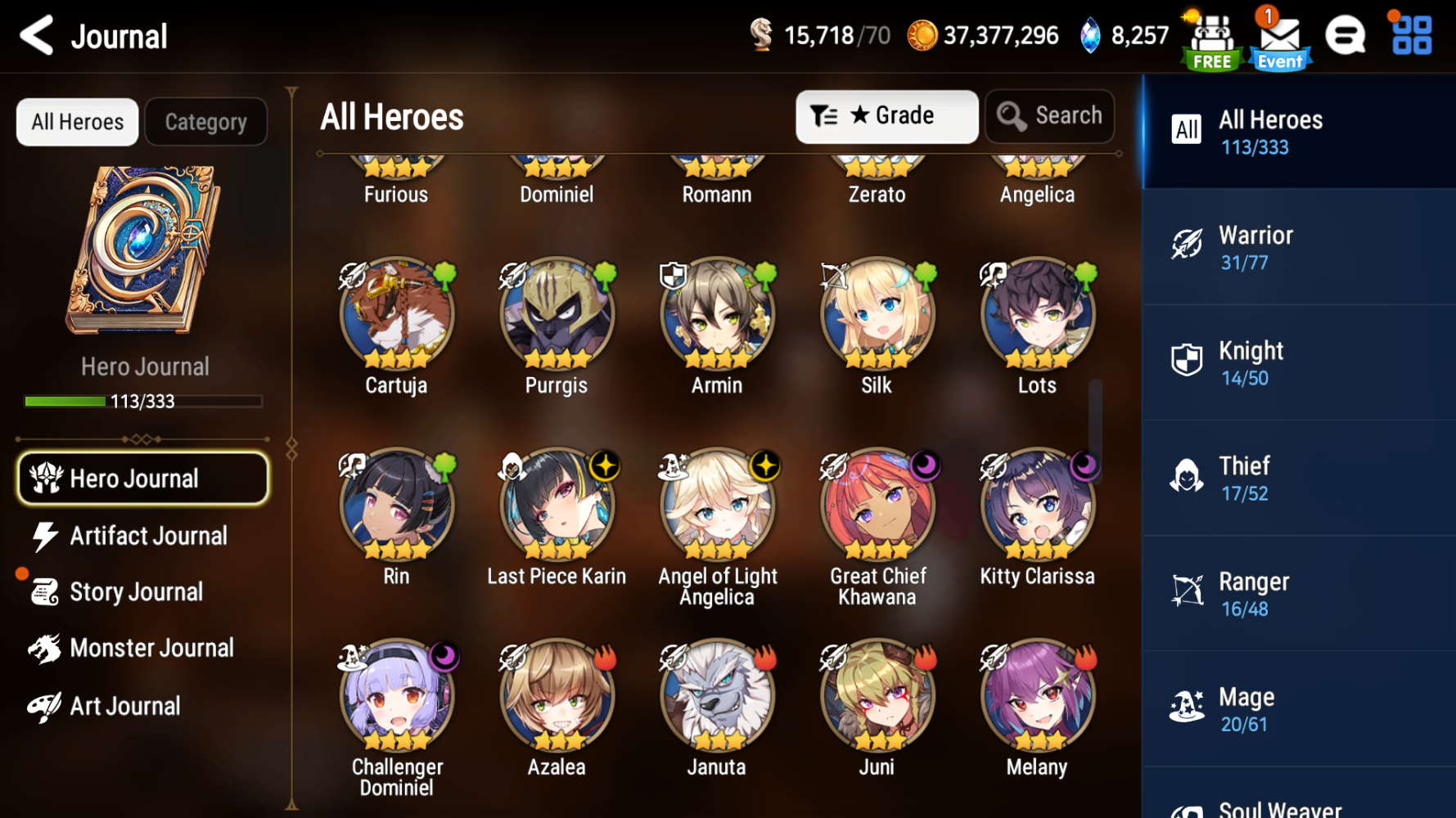The image size is (1456, 818).
Task: Open the FREE gift shop icon
Action: [x=1212, y=39]
